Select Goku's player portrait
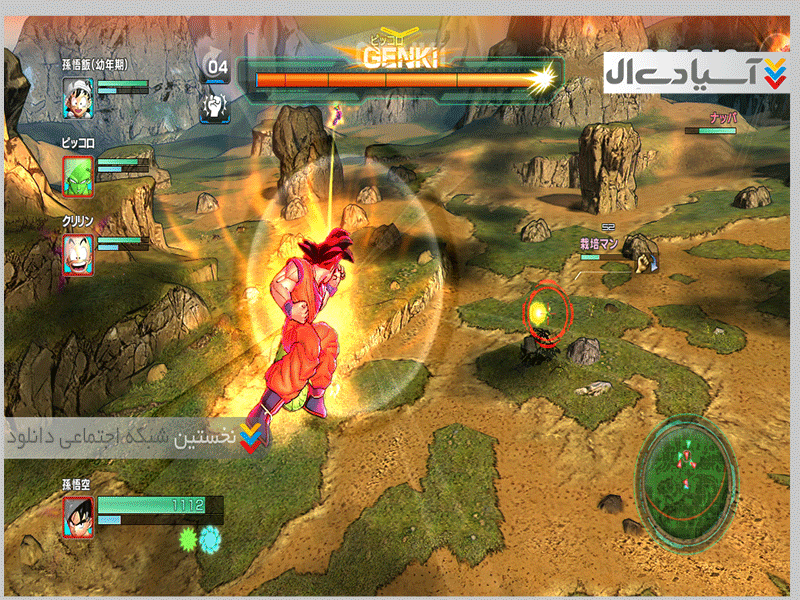Viewport: 800px width, 600px height. pyautogui.click(x=79, y=518)
